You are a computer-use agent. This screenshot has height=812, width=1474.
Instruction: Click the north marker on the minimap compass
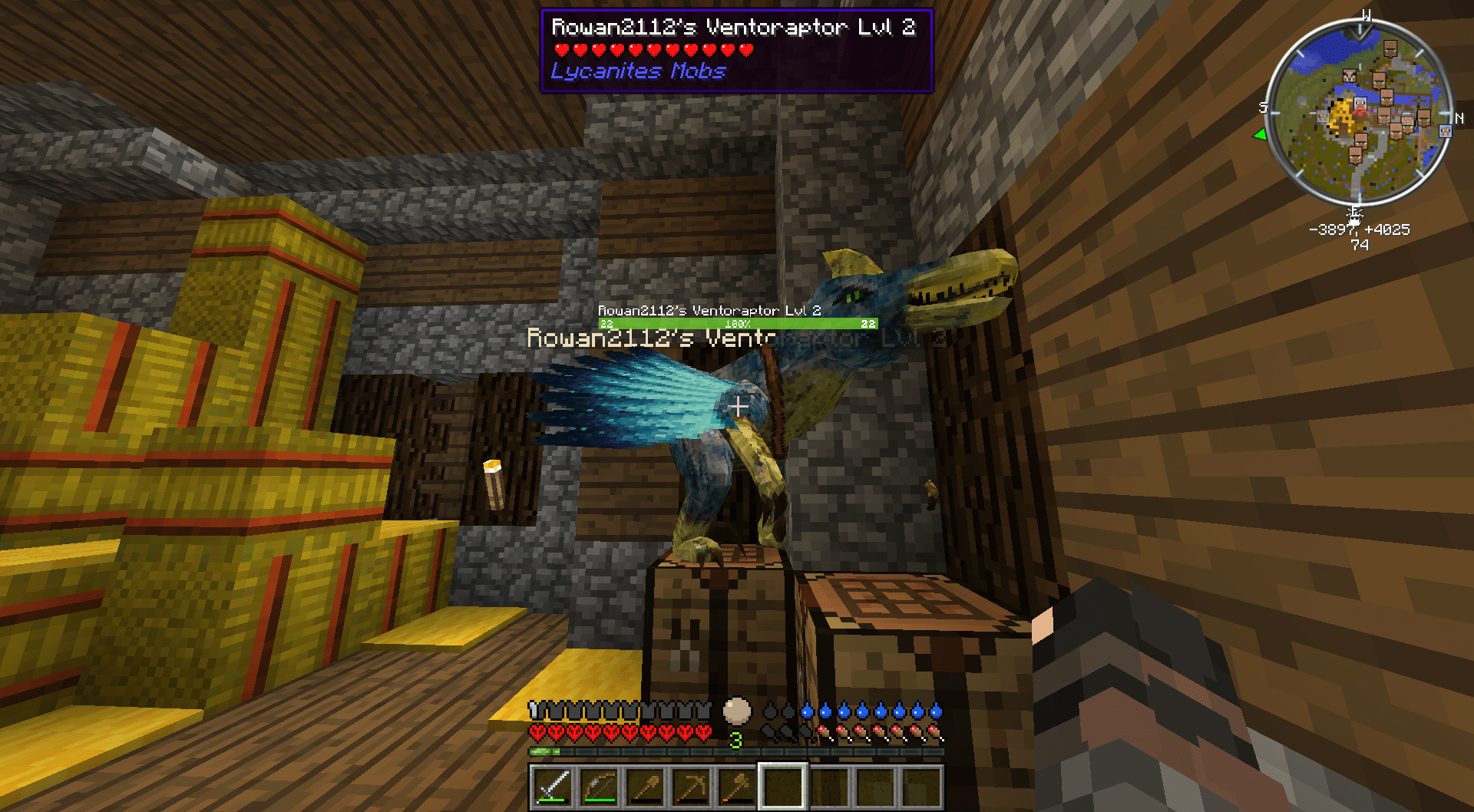[x=1459, y=118]
